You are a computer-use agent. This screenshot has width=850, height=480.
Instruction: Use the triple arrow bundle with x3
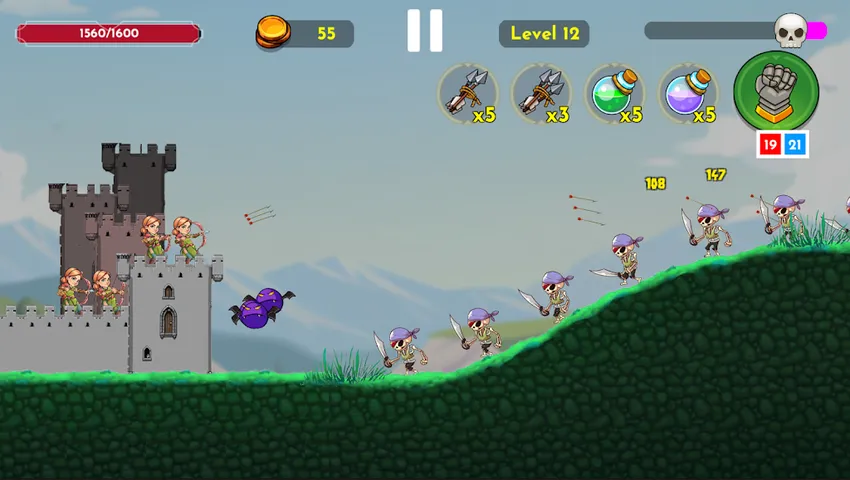coord(541,94)
